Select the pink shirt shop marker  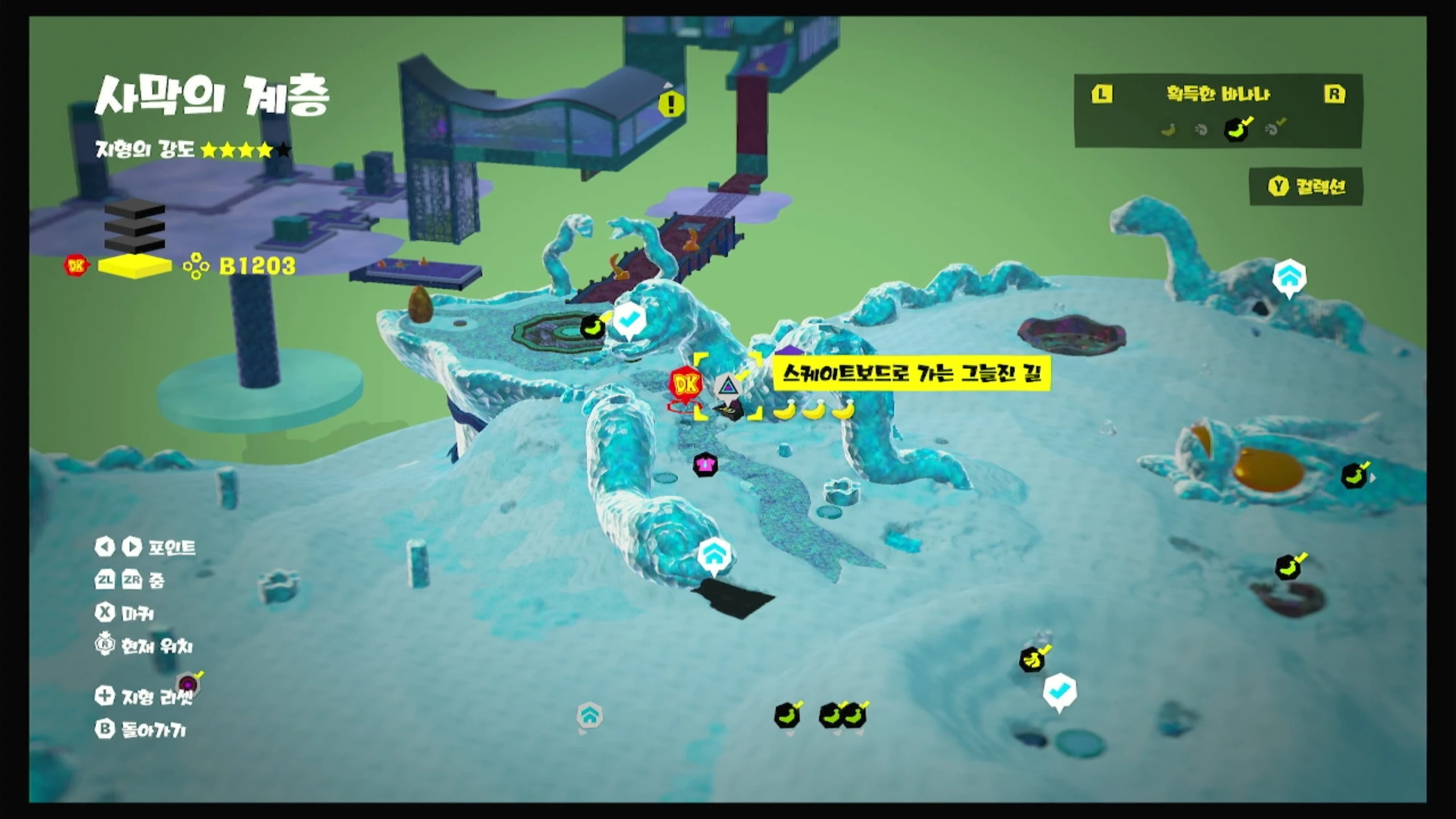coord(705,465)
